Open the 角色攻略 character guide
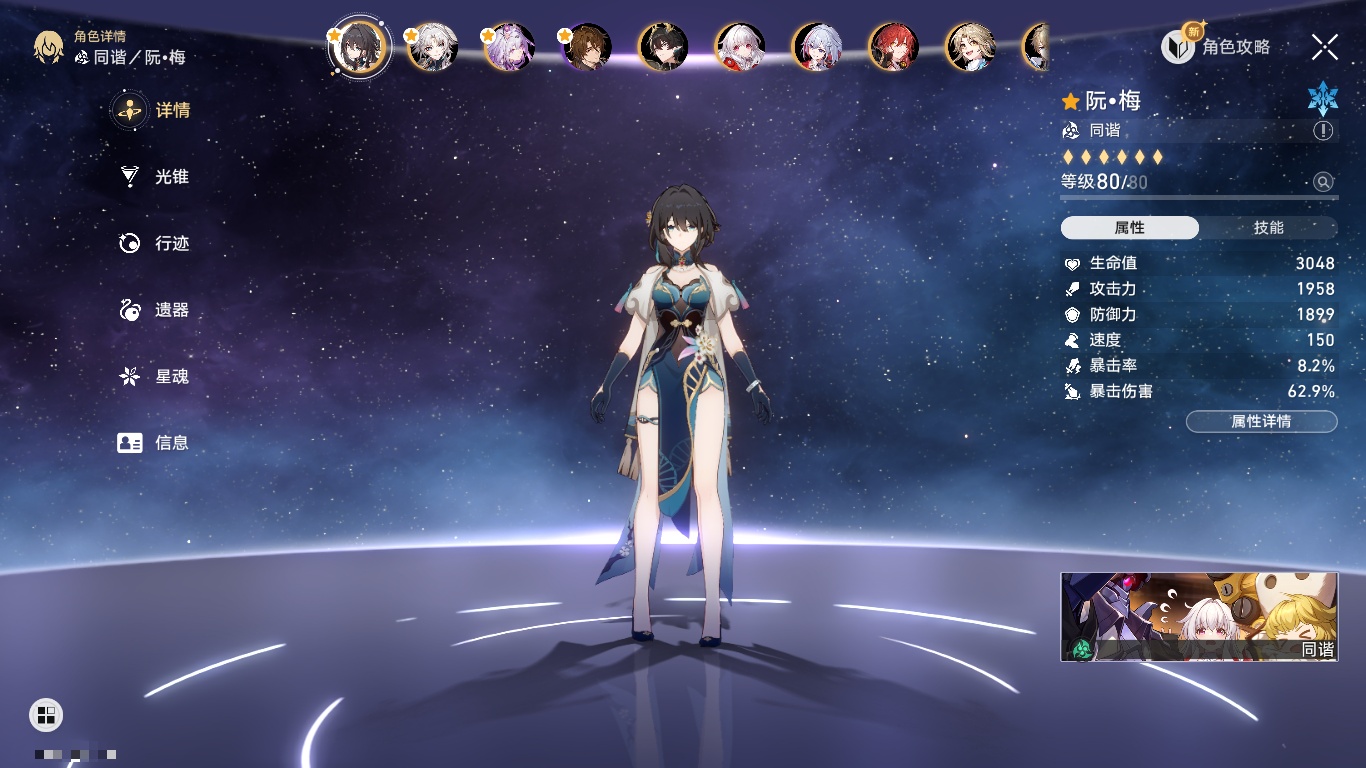 1216,46
